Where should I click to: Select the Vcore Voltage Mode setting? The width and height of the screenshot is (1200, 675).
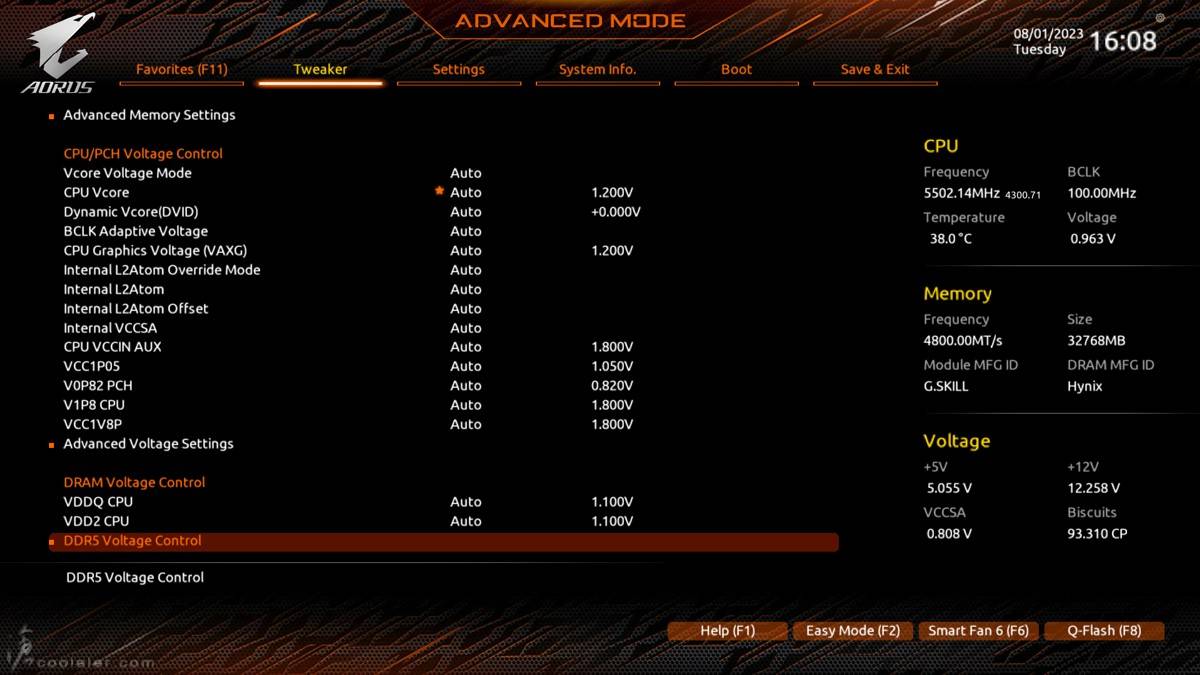point(127,173)
